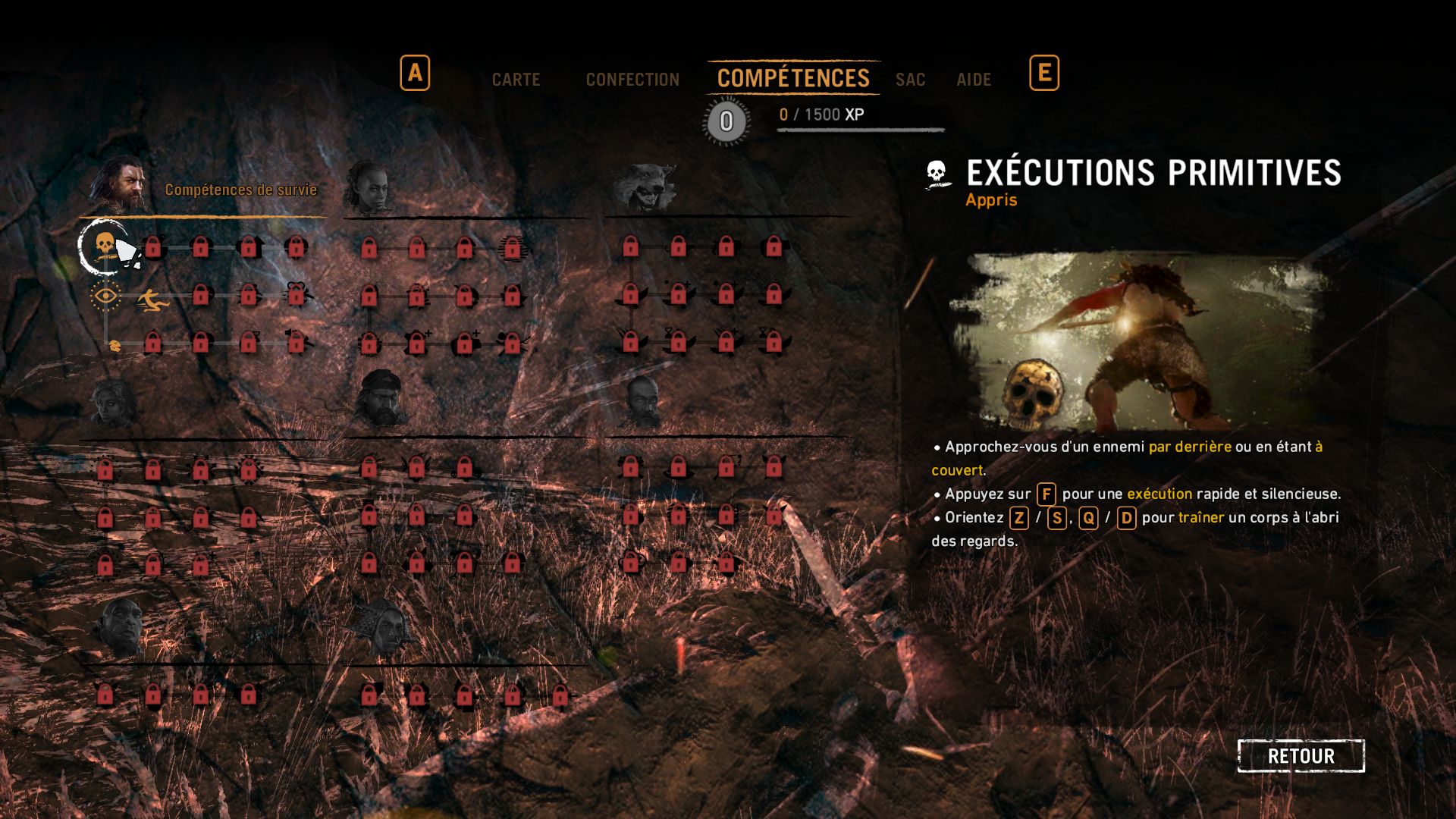Select the running figure sprint skill

(x=152, y=298)
